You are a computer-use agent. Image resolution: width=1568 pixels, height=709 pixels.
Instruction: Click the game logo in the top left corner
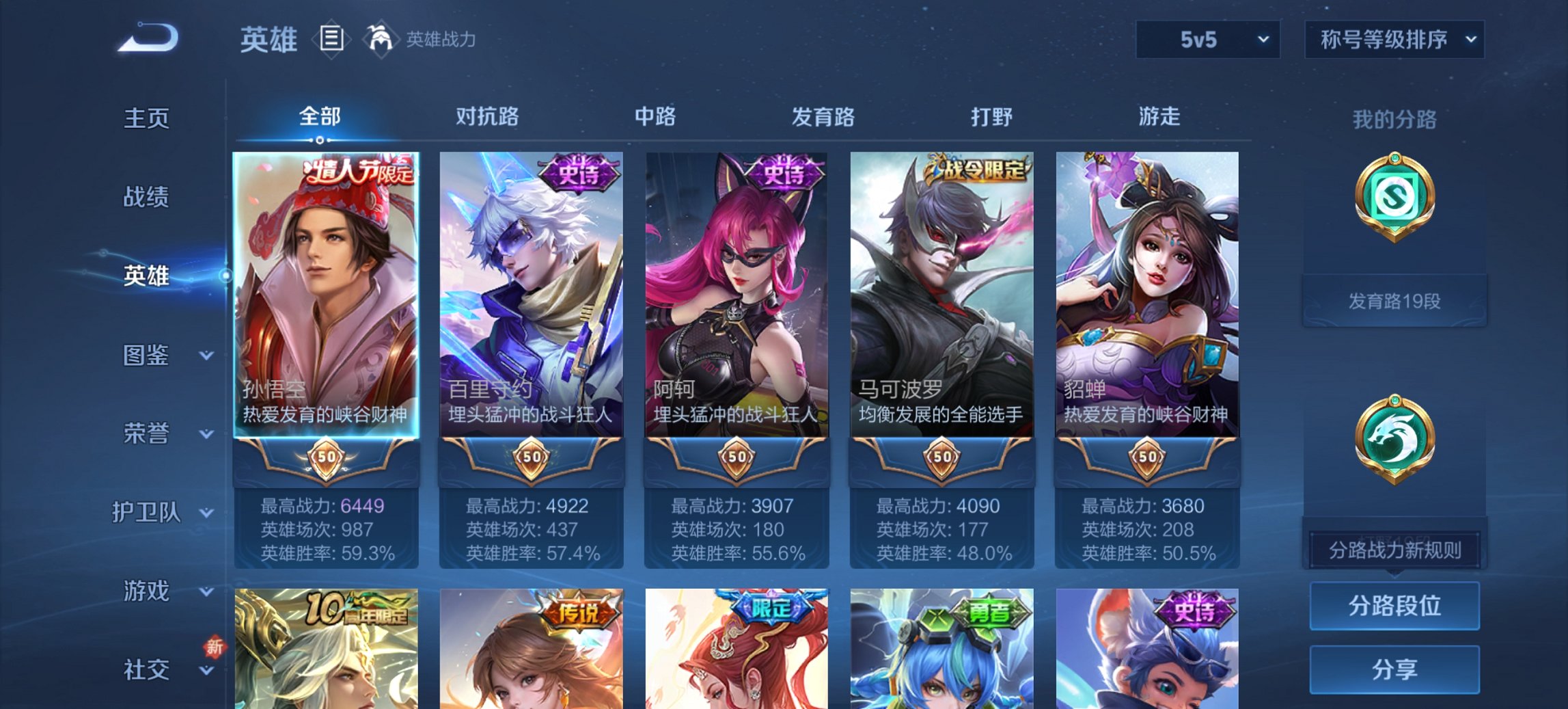pyautogui.click(x=147, y=38)
